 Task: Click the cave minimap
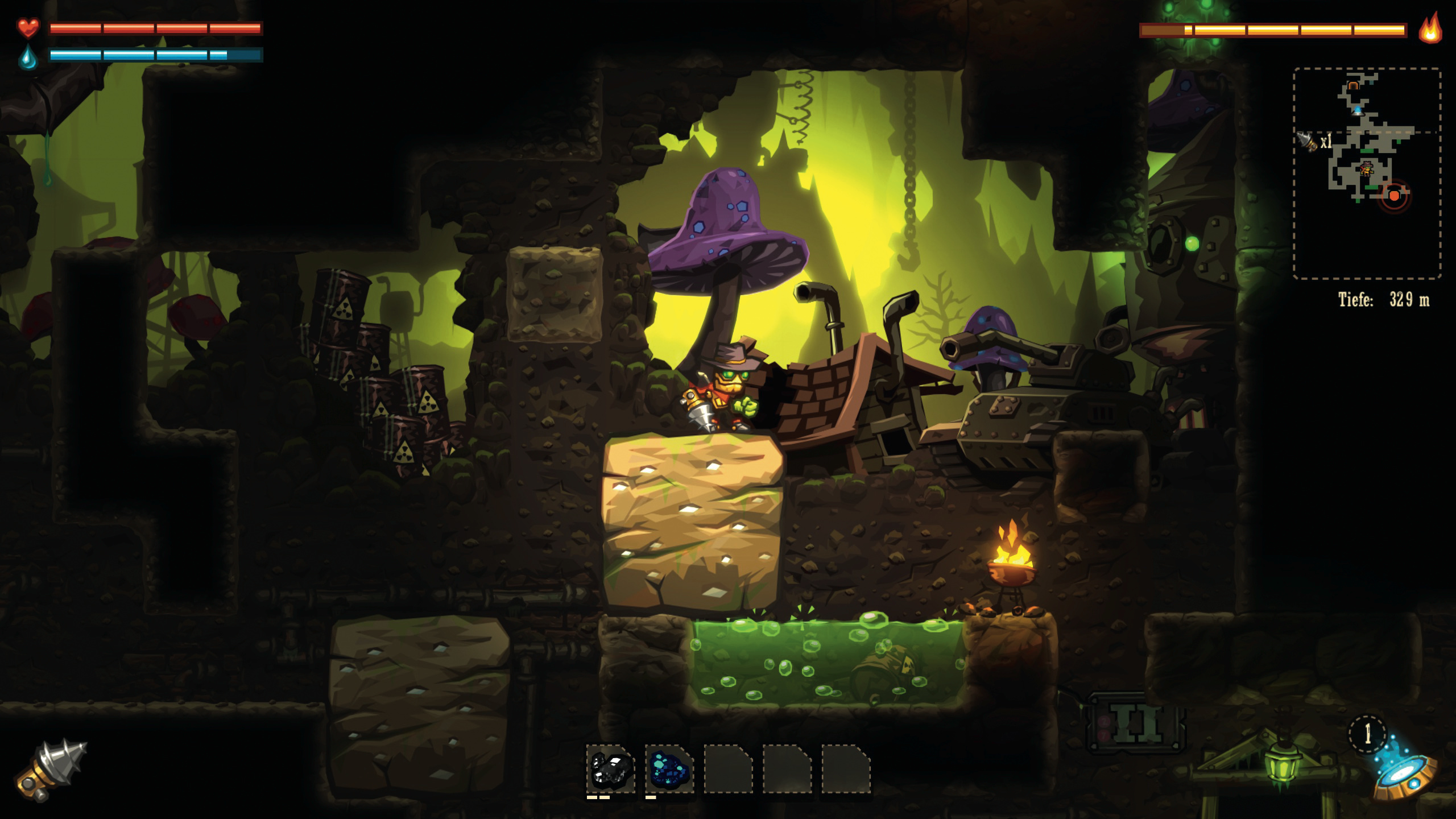click(1367, 173)
